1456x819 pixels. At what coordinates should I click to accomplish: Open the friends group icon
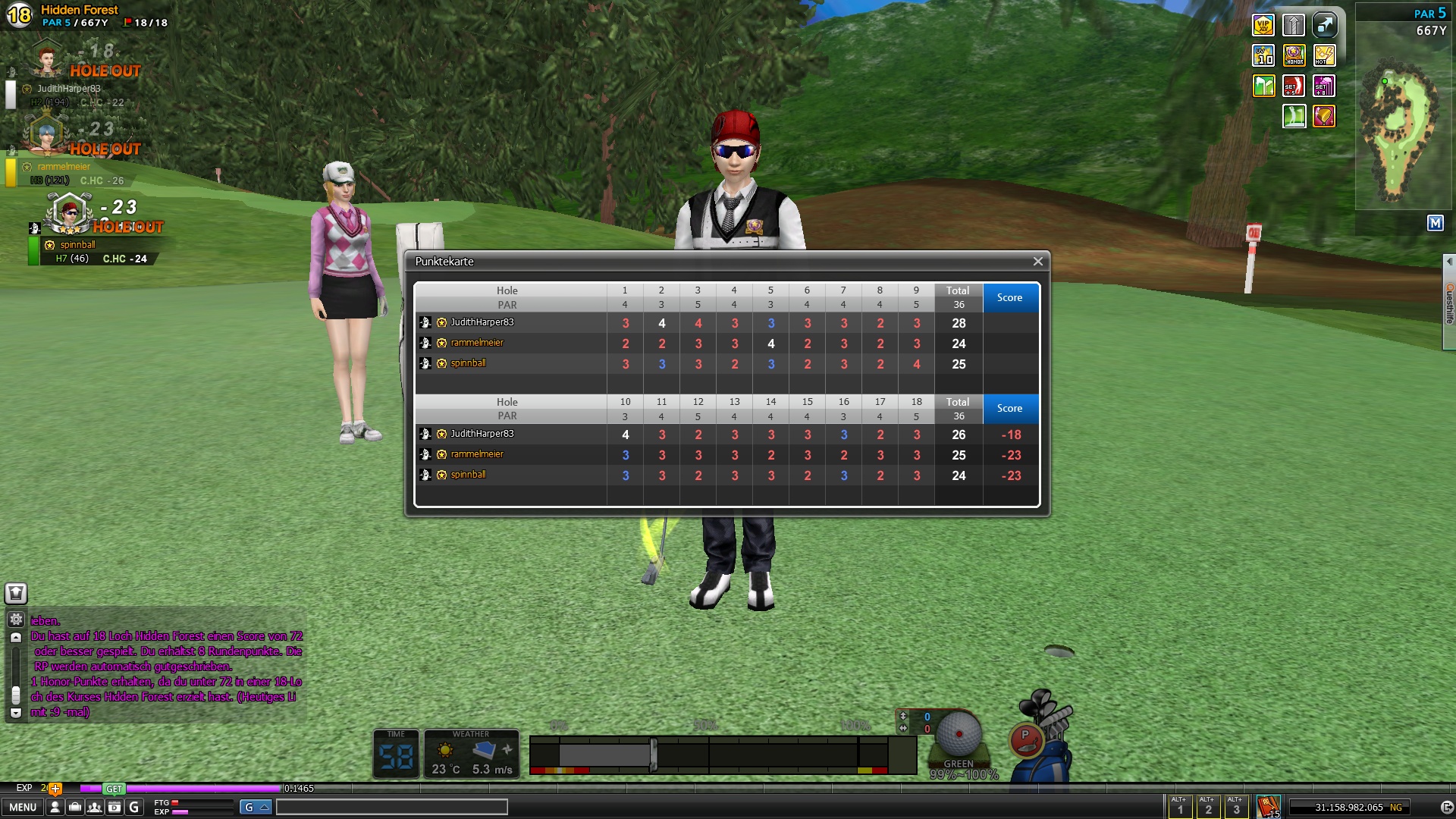point(94,808)
